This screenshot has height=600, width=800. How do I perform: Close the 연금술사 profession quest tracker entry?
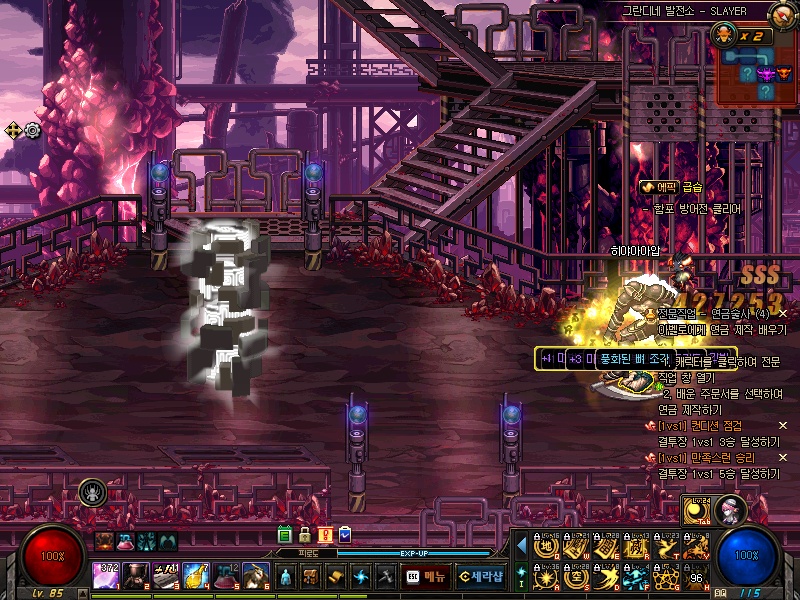783,313
